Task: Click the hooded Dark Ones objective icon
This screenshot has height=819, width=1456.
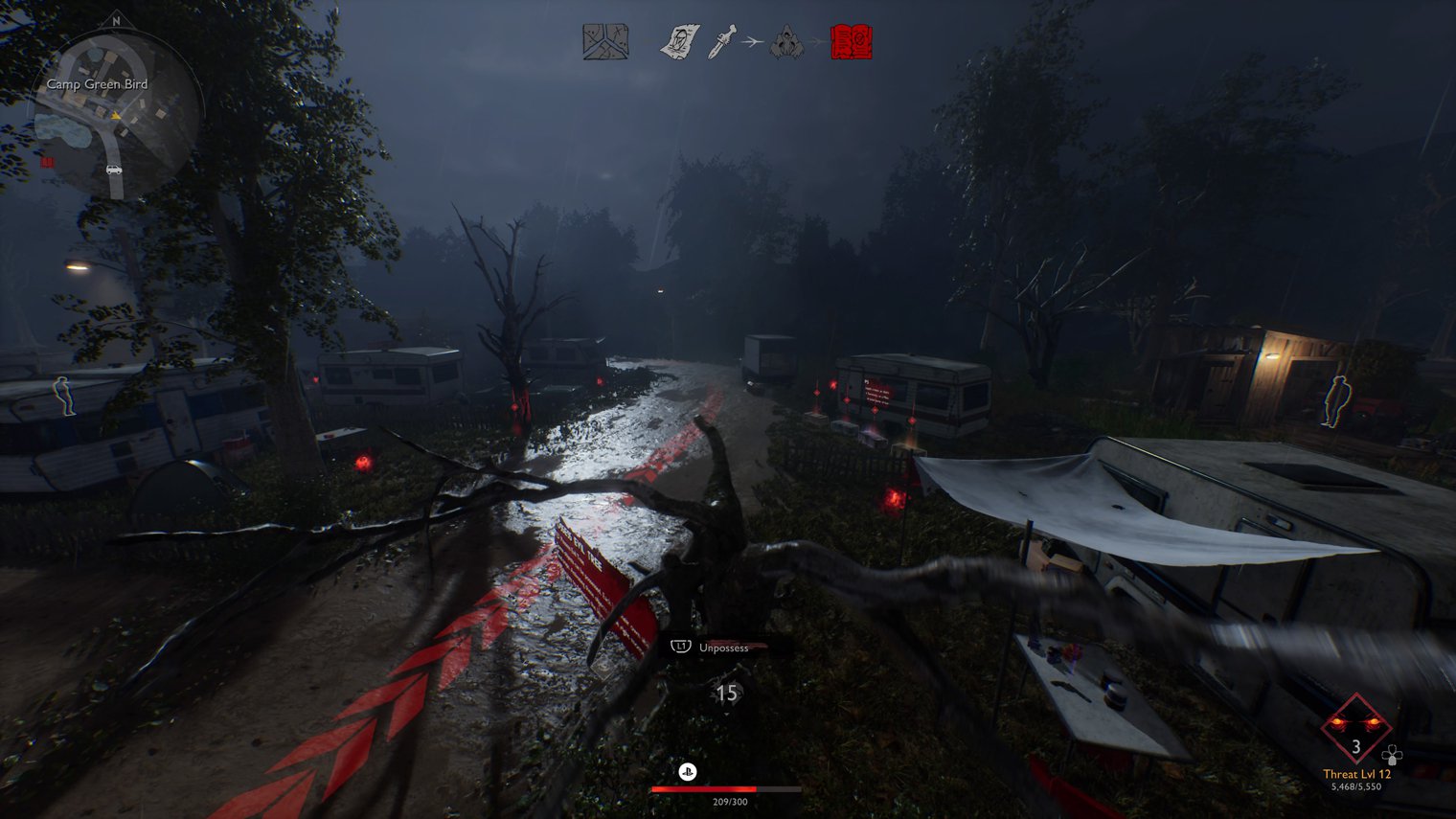Action: [x=786, y=42]
